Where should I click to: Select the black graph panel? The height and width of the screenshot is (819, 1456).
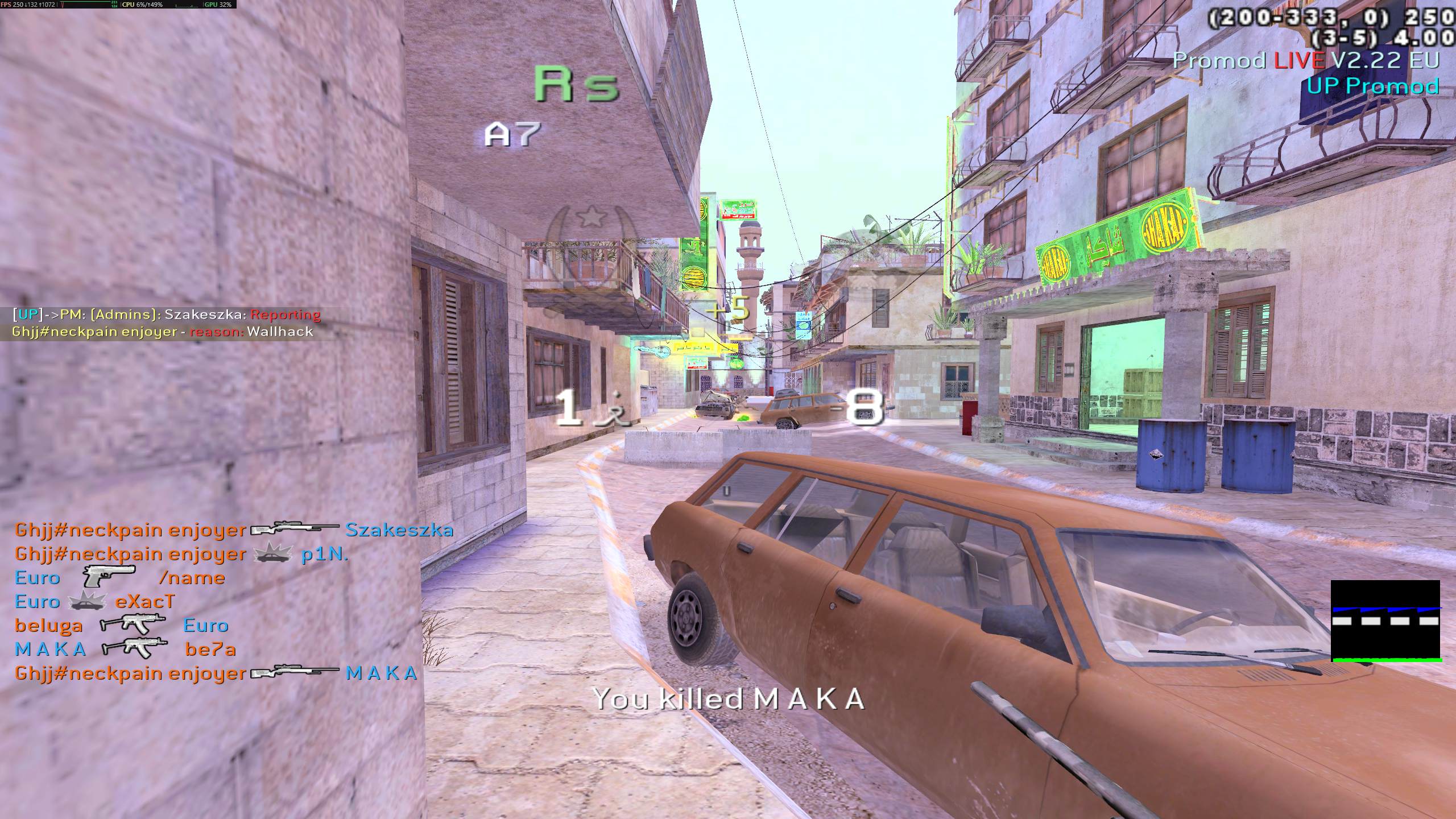1385,621
